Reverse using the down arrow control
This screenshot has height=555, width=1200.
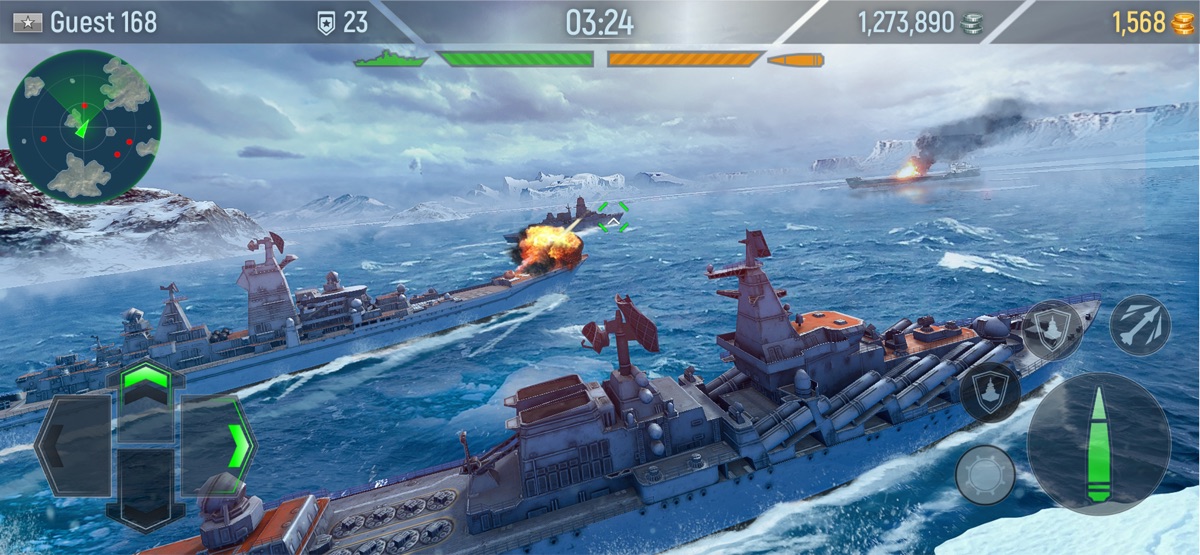coord(145,490)
